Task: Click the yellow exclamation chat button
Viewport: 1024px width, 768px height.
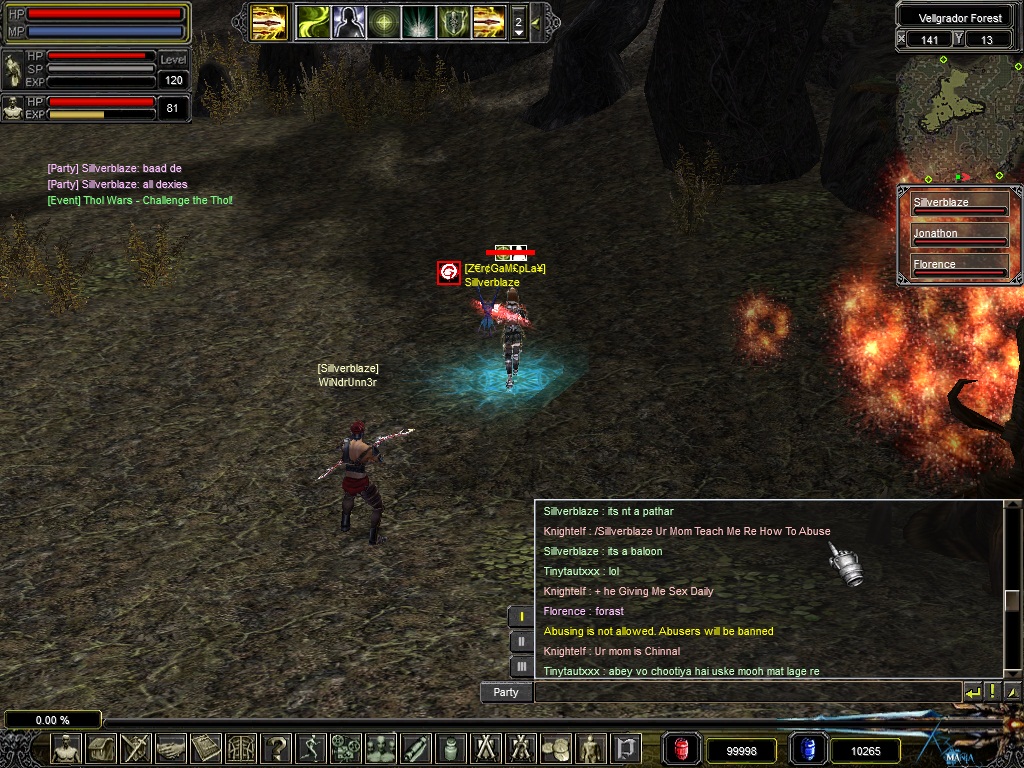Action: pyautogui.click(x=992, y=692)
